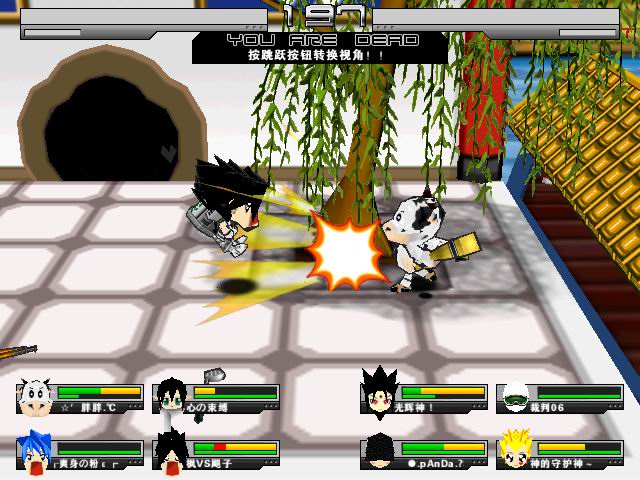Pick the spiky black-haired 光辉神 portrait
640x480 pixels.
[379, 397]
